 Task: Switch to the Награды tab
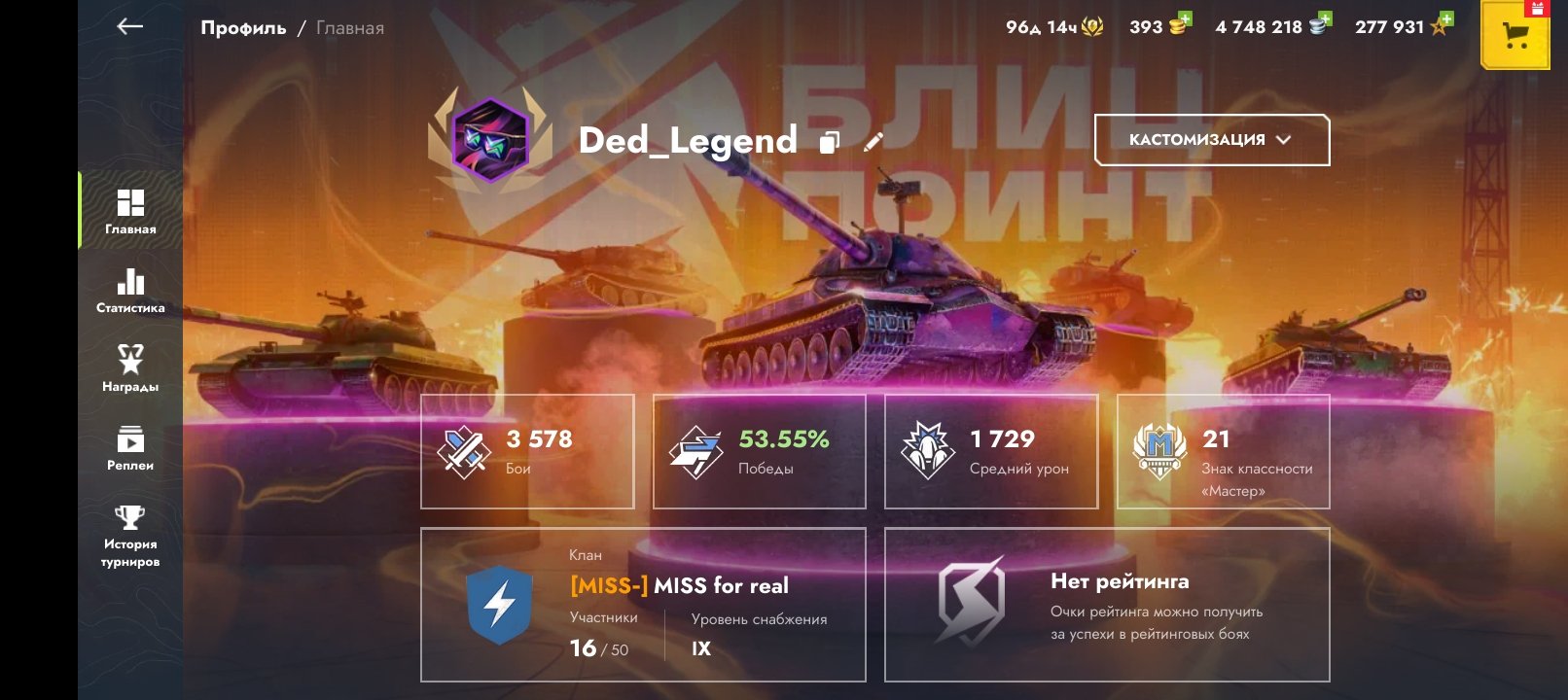coord(130,369)
